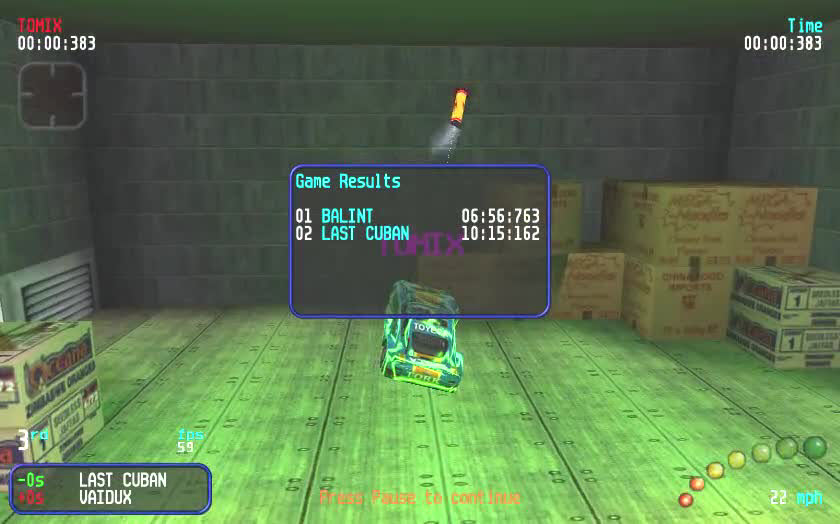Select LAST CUBAN's row in Game Results
The width and height of the screenshot is (840, 524).
tap(417, 234)
